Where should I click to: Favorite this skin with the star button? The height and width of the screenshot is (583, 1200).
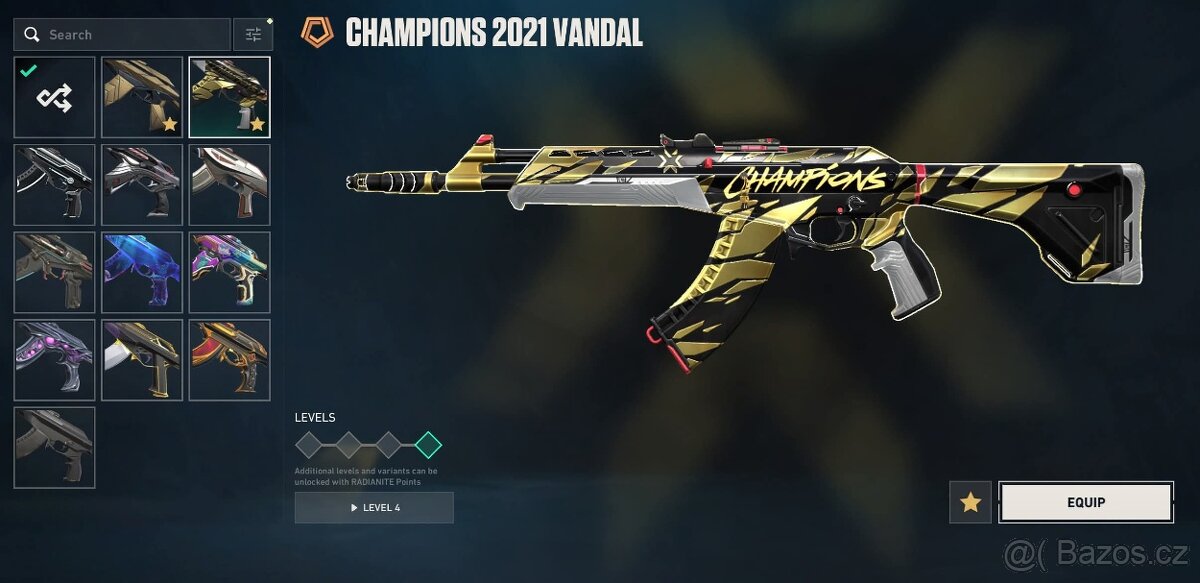point(970,502)
